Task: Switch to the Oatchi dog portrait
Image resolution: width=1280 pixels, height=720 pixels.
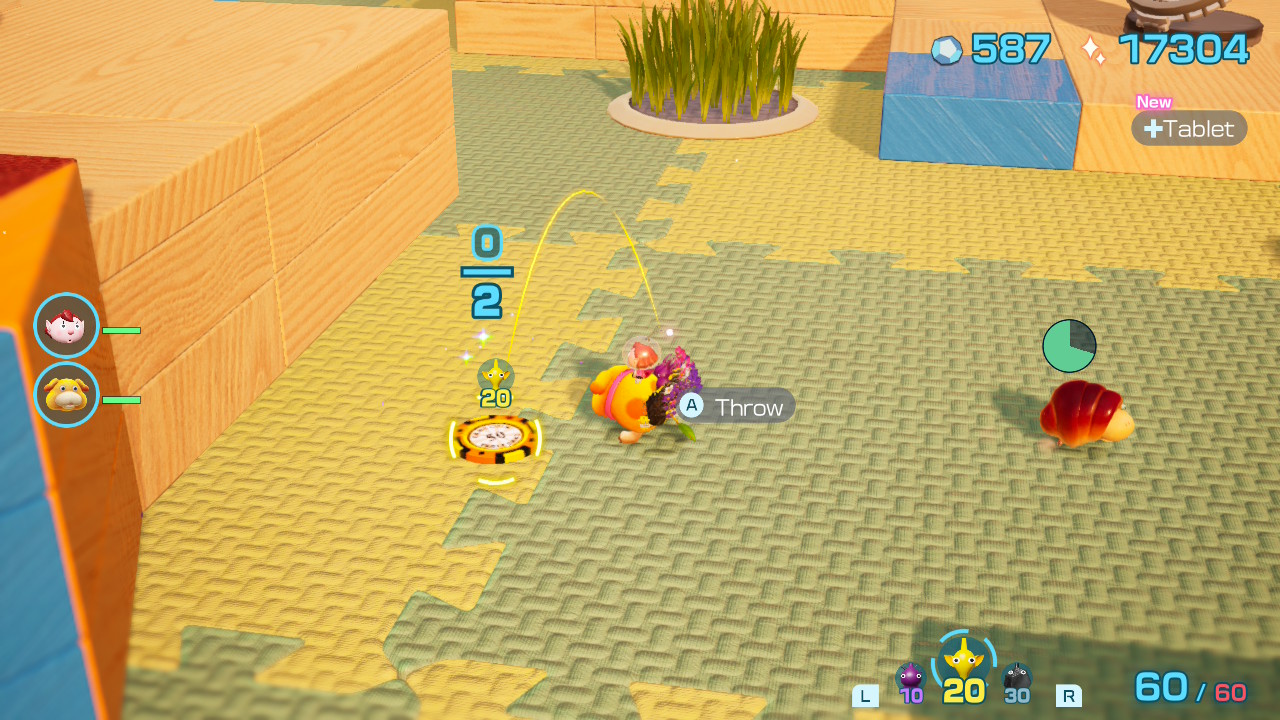Action: click(67, 395)
